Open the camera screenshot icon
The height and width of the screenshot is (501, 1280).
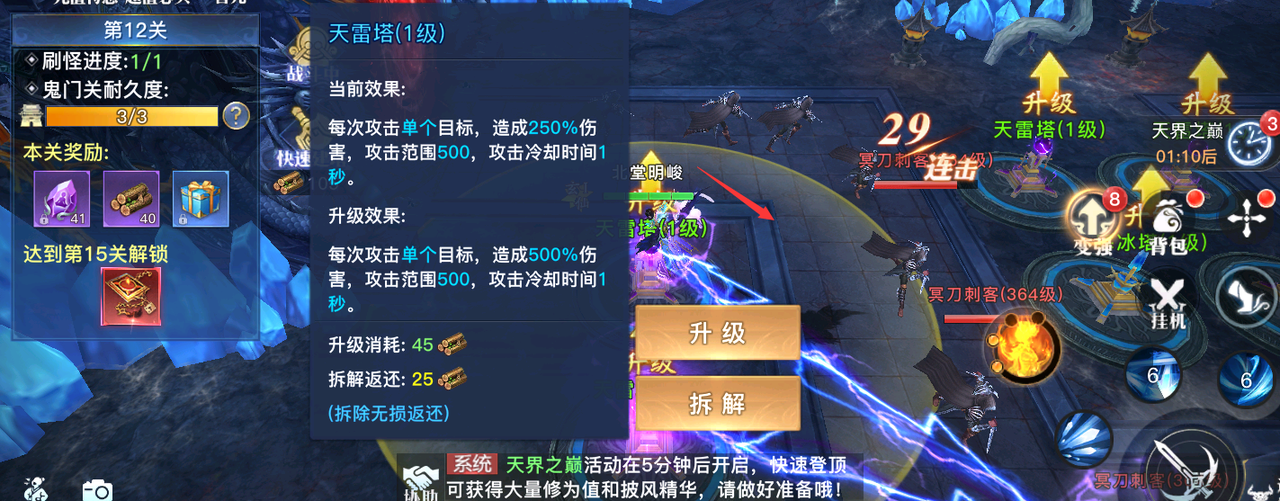coord(97,489)
